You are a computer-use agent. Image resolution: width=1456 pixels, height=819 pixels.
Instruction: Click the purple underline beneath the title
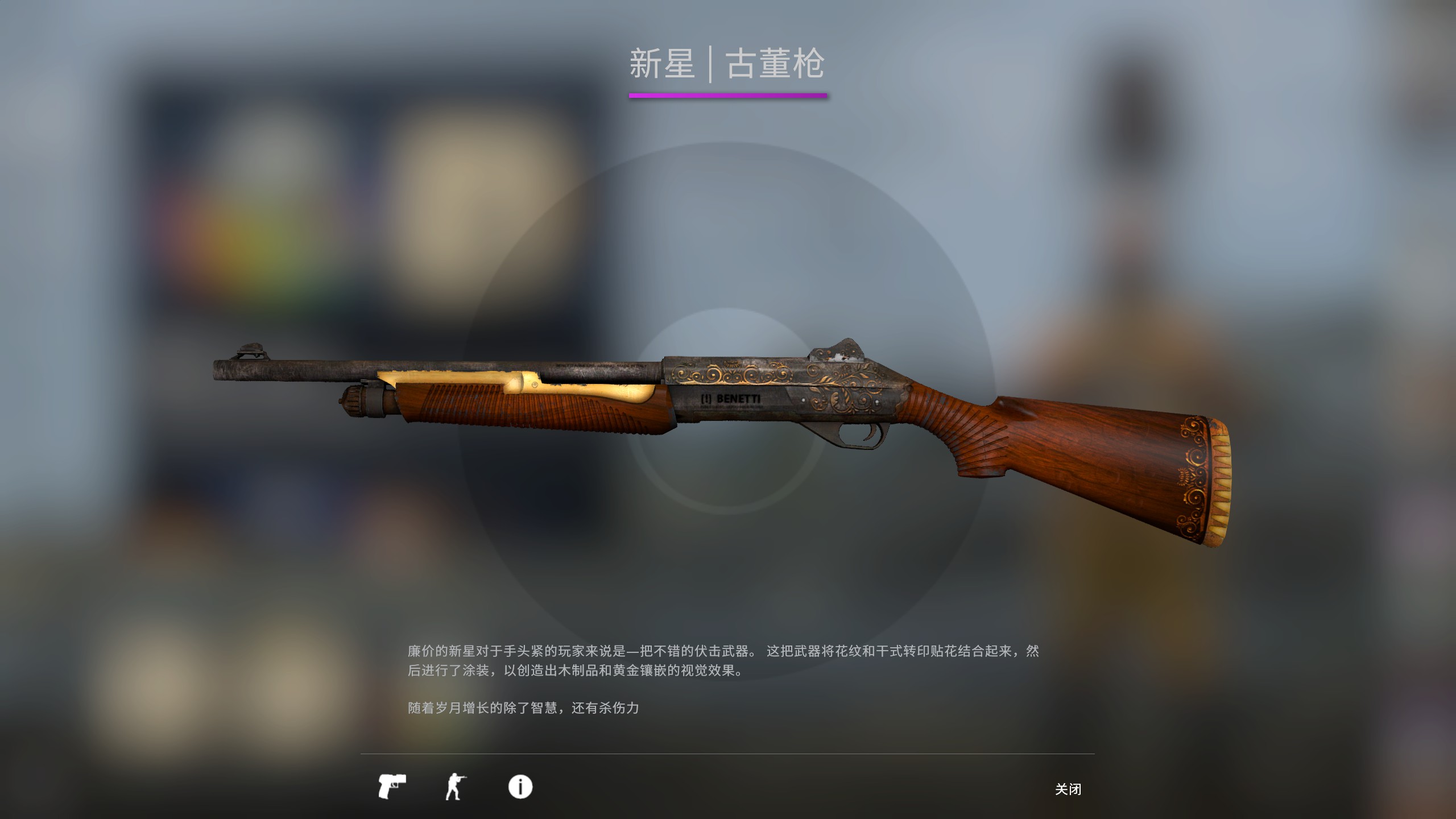pyautogui.click(x=728, y=98)
